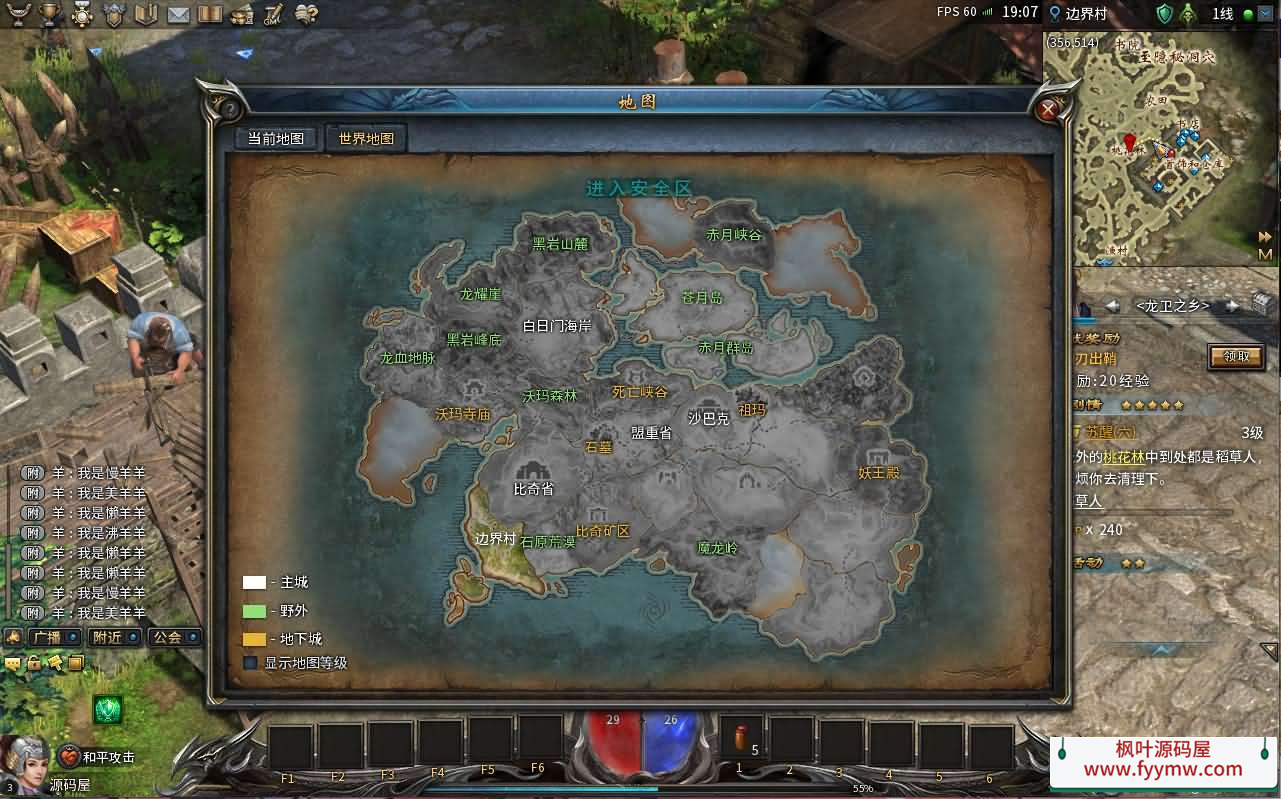Close the map window with the red X

coord(1047,110)
